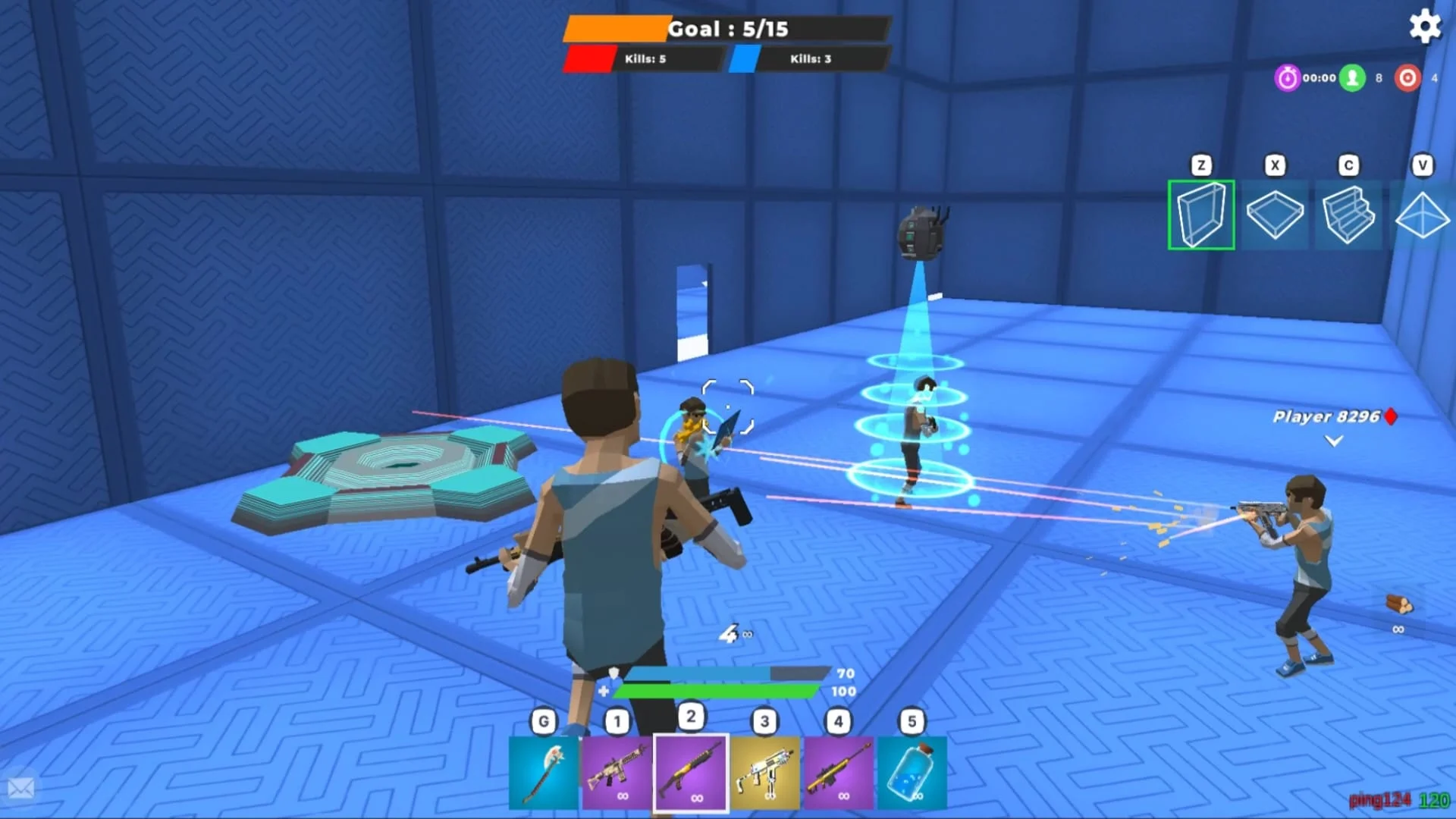Select the pyramid build piece bound to V

click(1422, 215)
